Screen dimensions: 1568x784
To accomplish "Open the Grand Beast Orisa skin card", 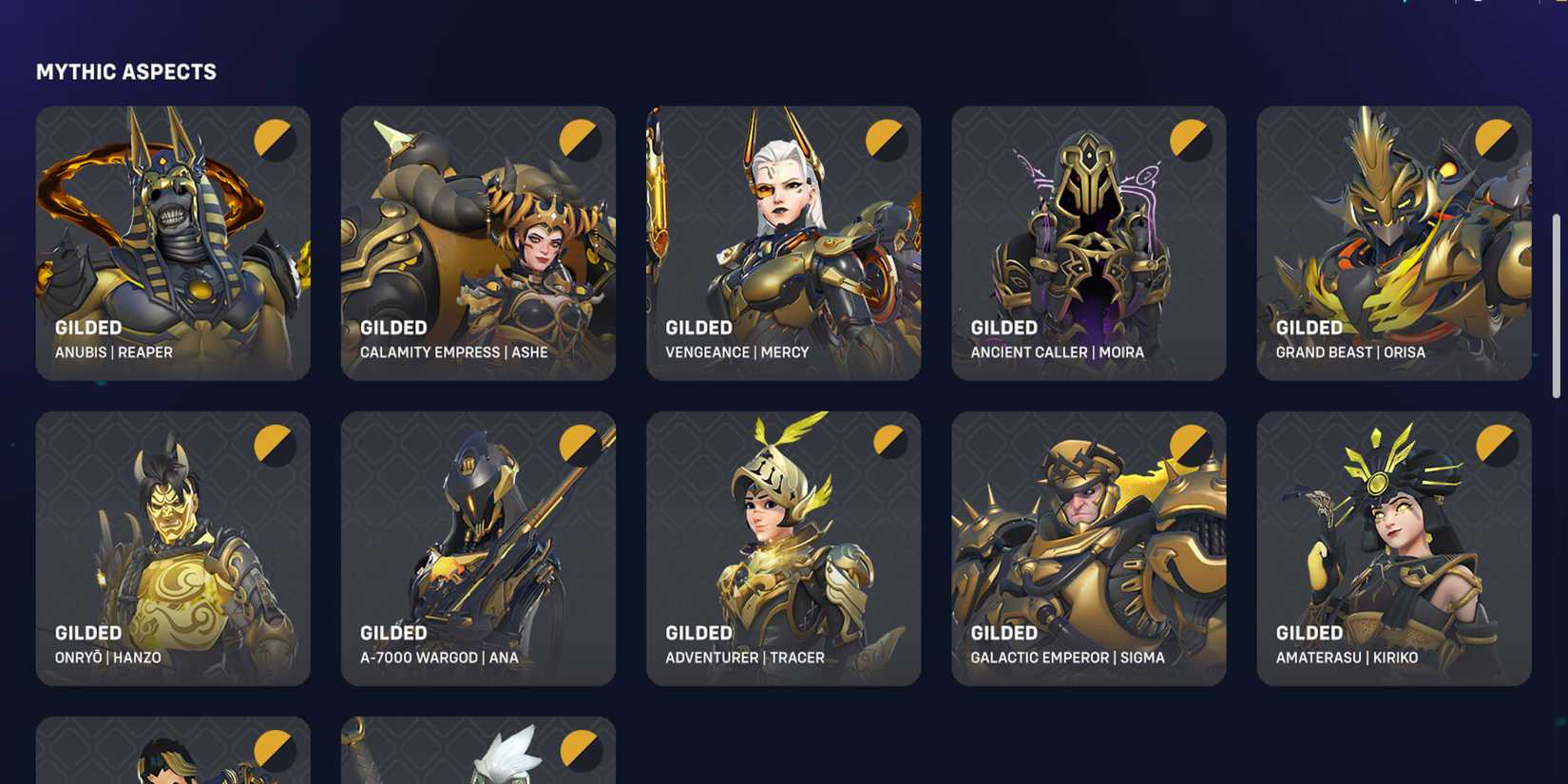I will pyautogui.click(x=1393, y=242).
